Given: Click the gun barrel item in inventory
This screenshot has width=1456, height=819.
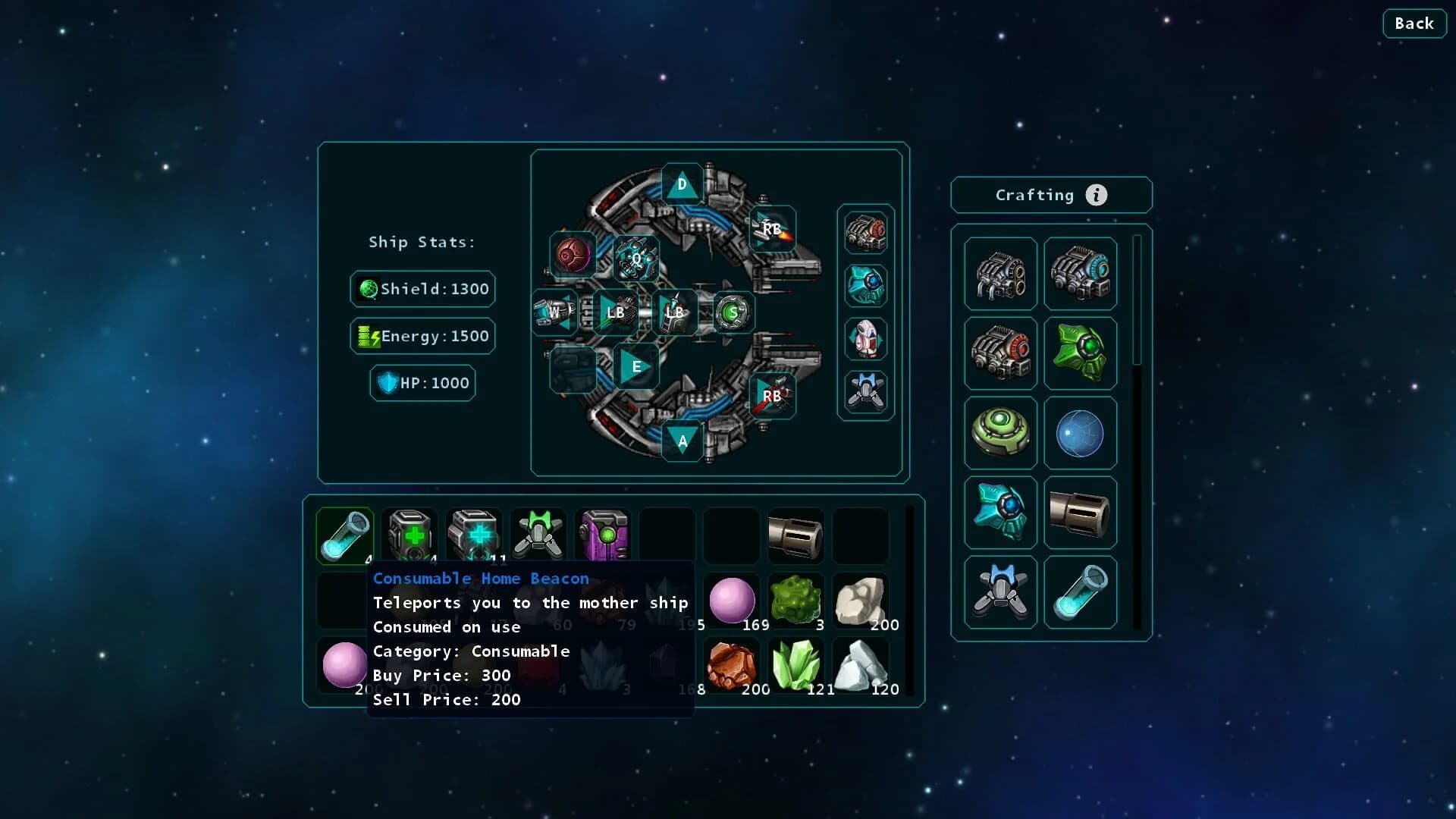Looking at the screenshot, I should click(x=796, y=536).
